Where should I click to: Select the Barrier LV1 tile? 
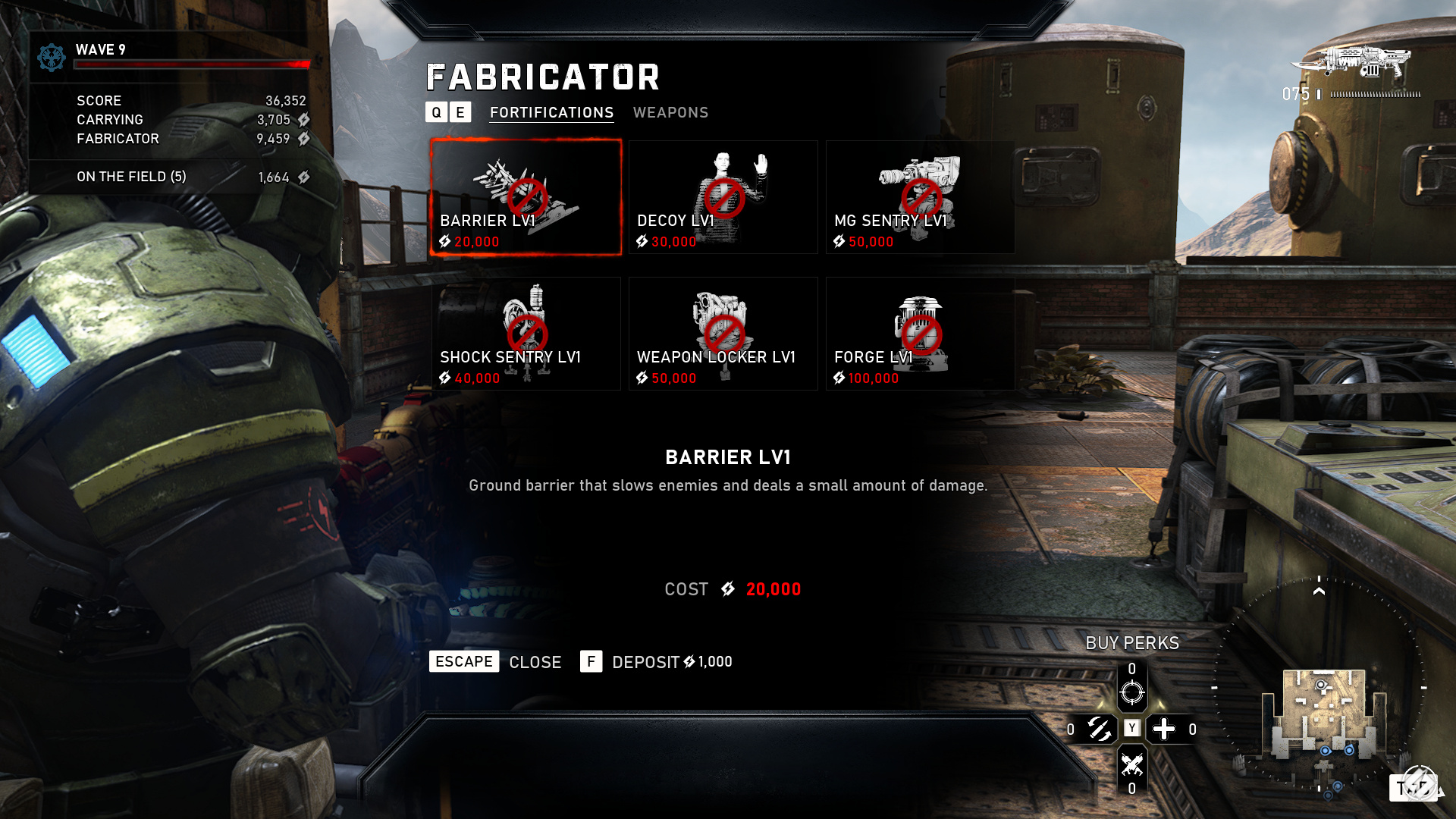coord(526,197)
